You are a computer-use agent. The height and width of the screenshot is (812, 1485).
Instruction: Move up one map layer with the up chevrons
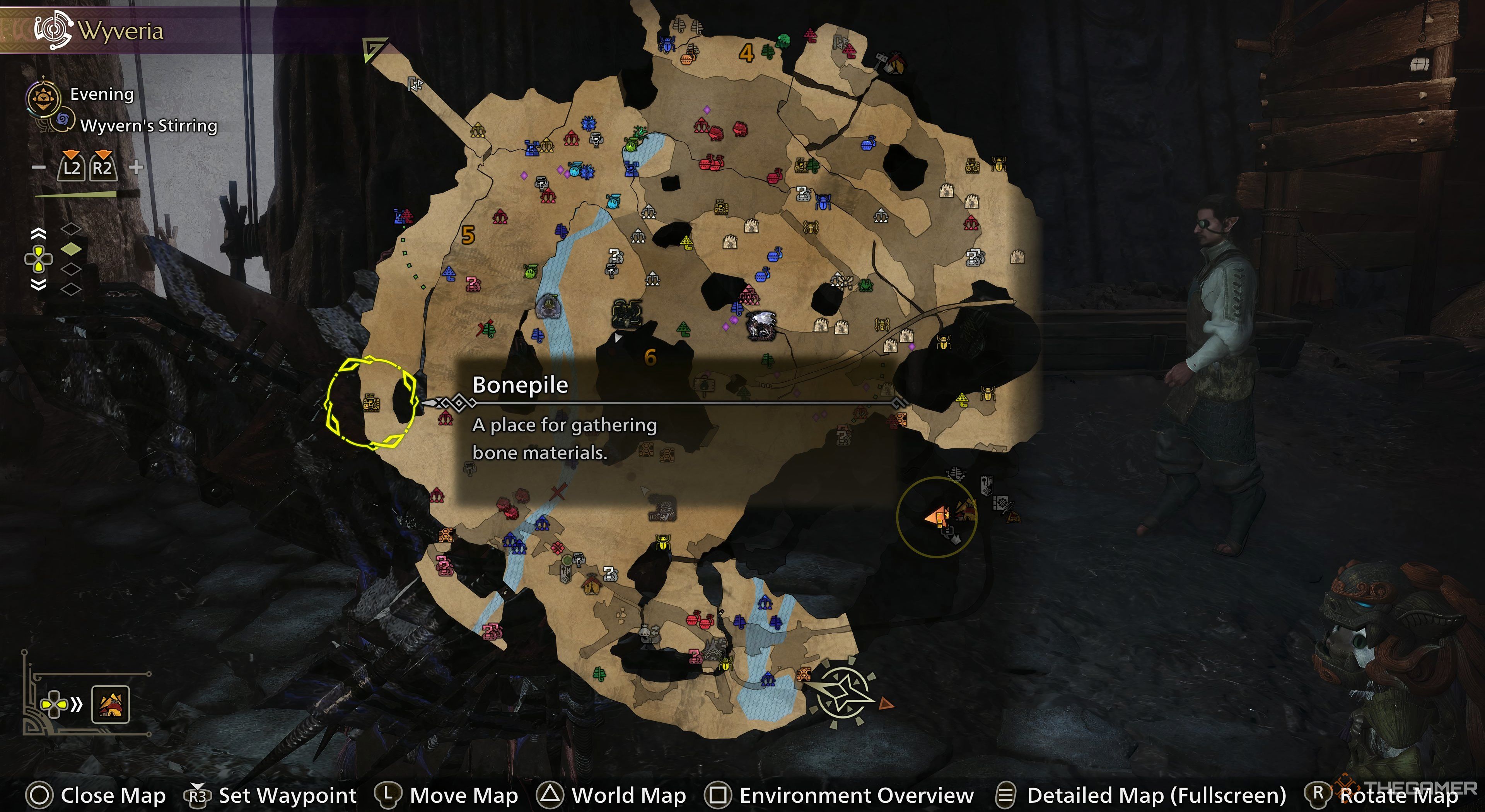(39, 234)
